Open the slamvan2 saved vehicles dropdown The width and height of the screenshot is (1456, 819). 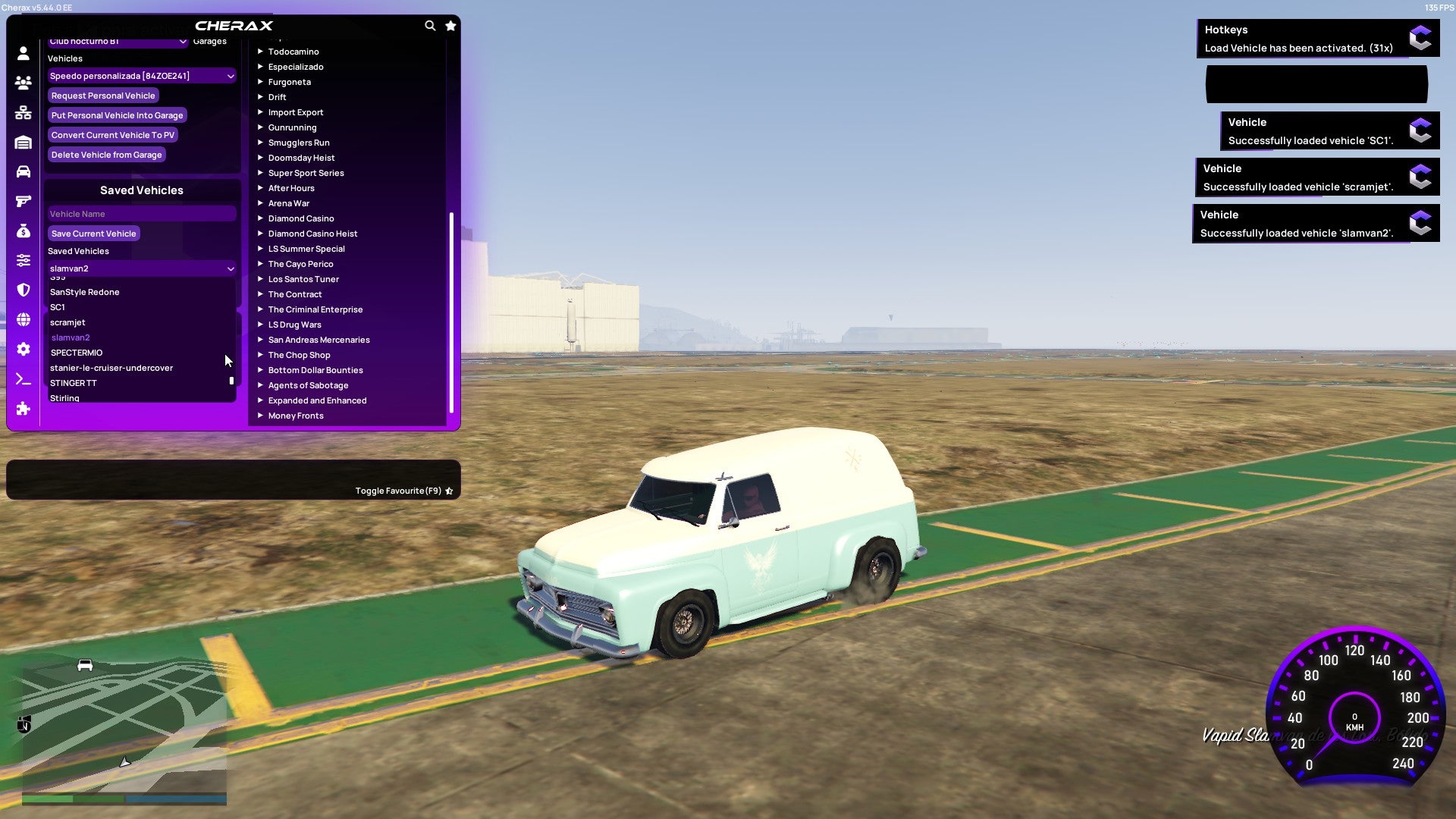[141, 268]
